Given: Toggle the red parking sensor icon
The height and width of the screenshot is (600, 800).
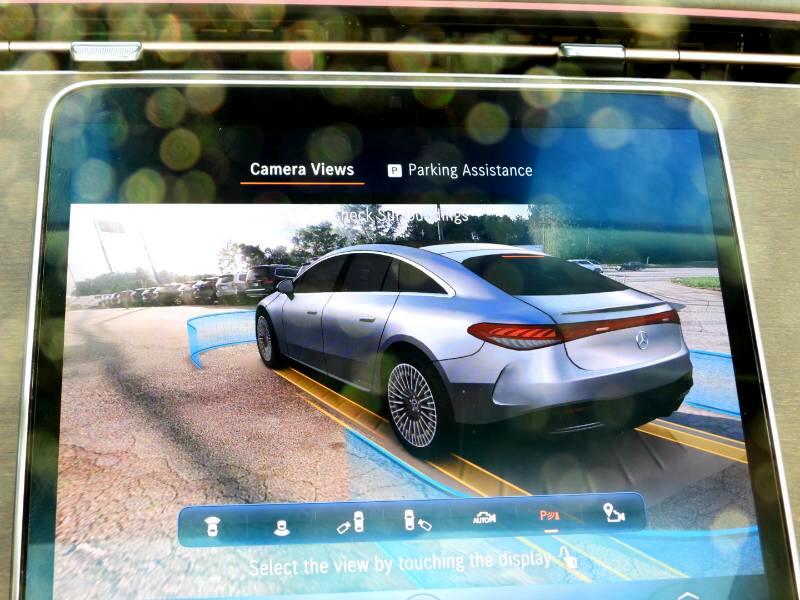Looking at the screenshot, I should coord(550,517).
